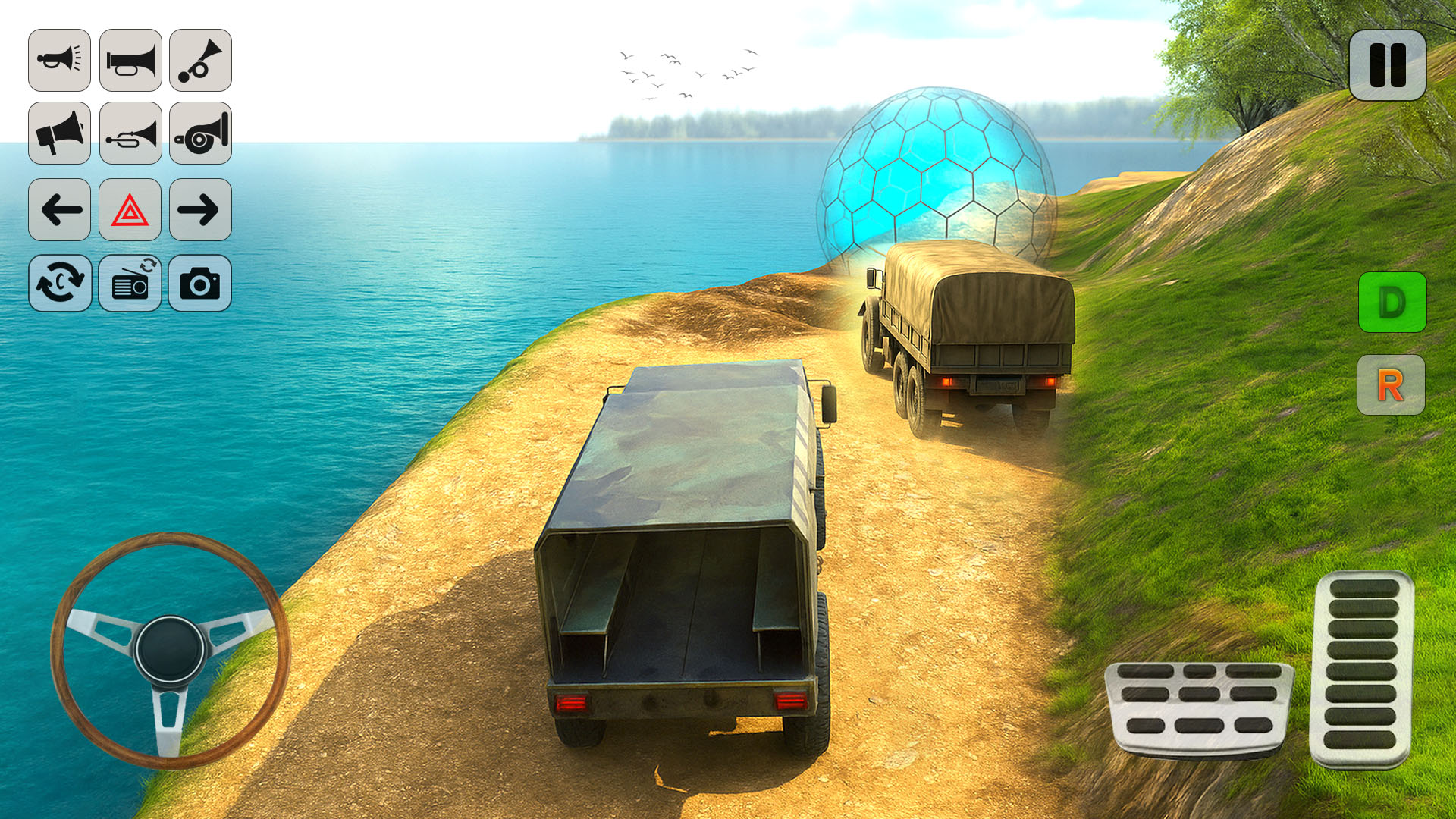
Task: Blow the air horn
Action: (x=200, y=61)
